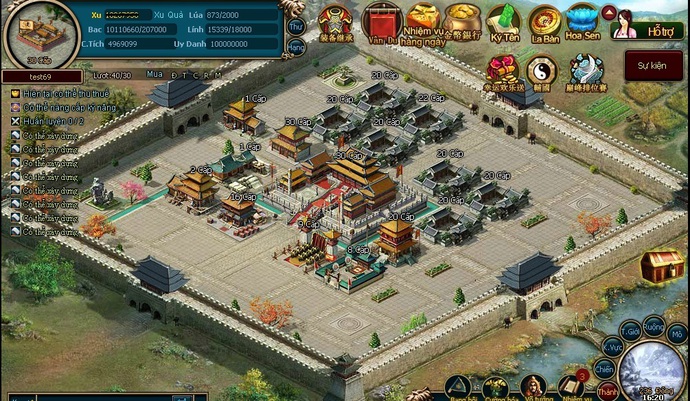Open the Chiến battle button
Screen dimensions: 690x401
(605, 370)
